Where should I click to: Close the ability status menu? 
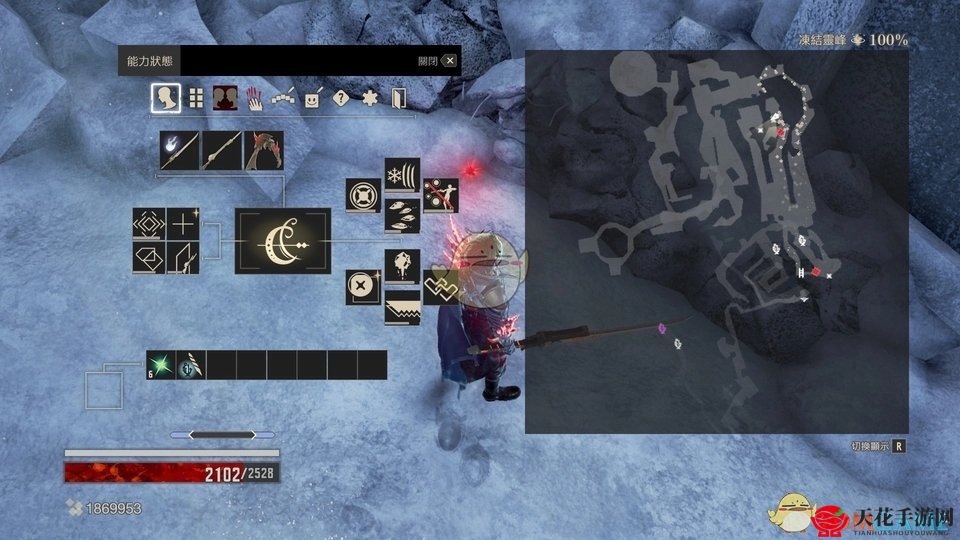tap(450, 61)
